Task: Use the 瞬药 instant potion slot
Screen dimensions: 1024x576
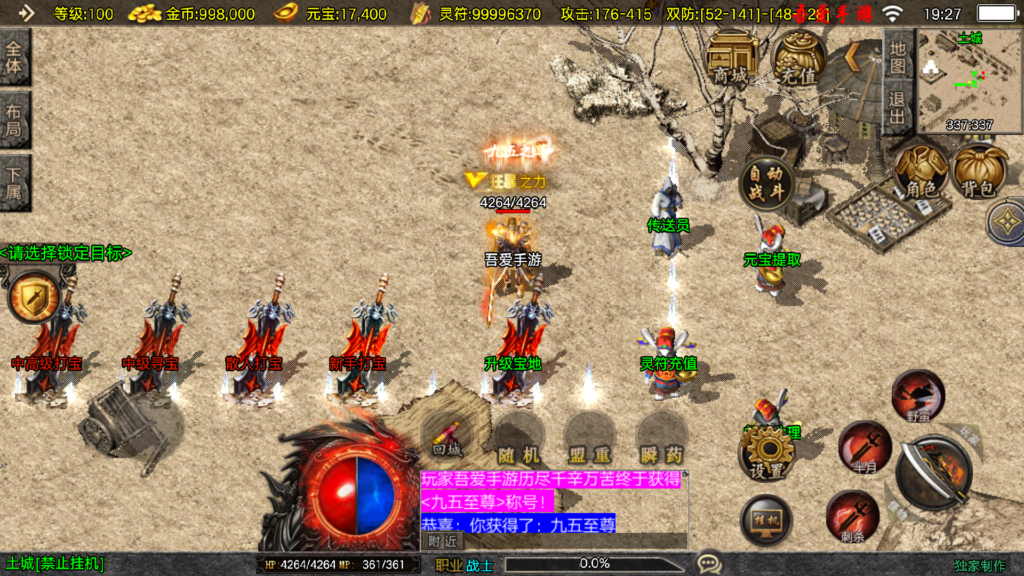Action: (662, 438)
